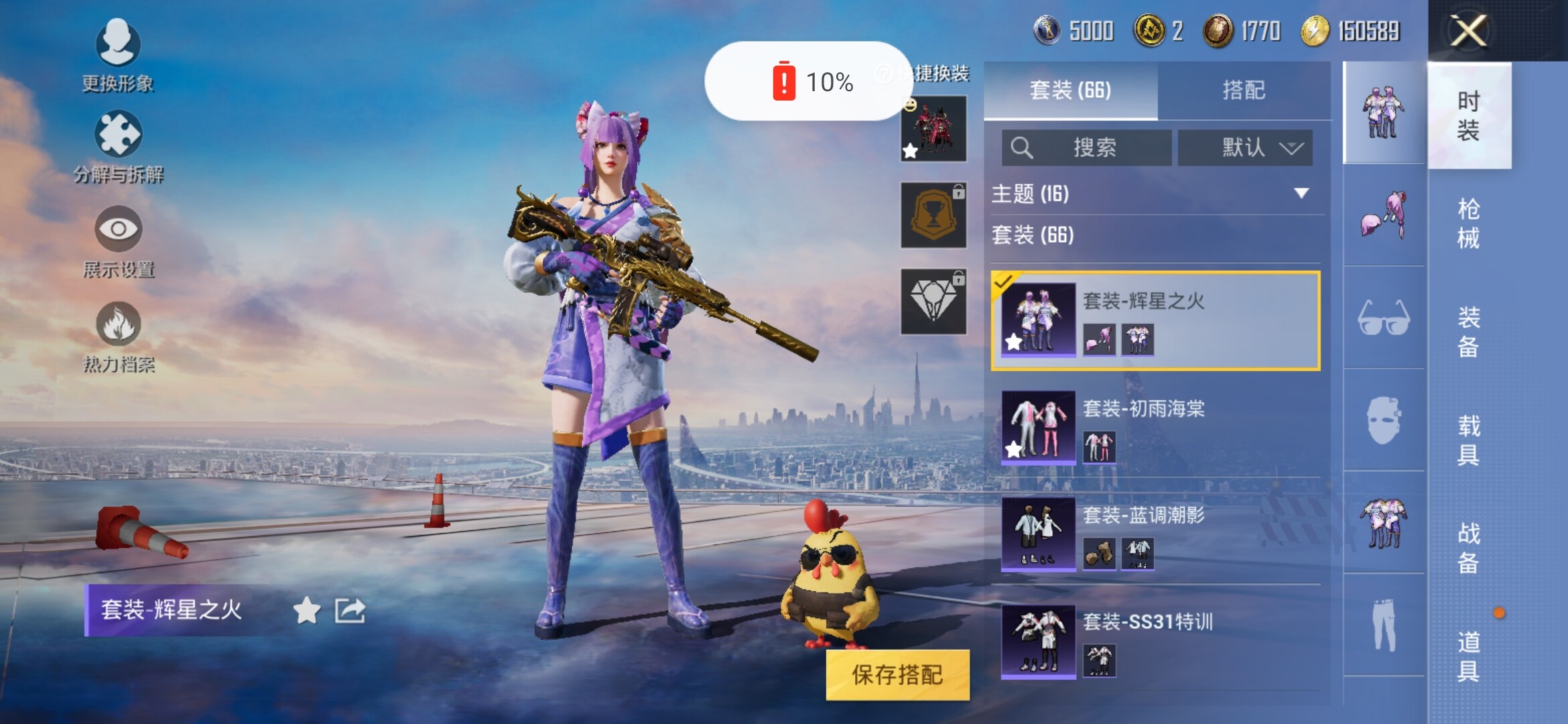Screen dimensions: 1568x724
Task: Switch to 枪械 firearms category
Action: coord(1468,223)
